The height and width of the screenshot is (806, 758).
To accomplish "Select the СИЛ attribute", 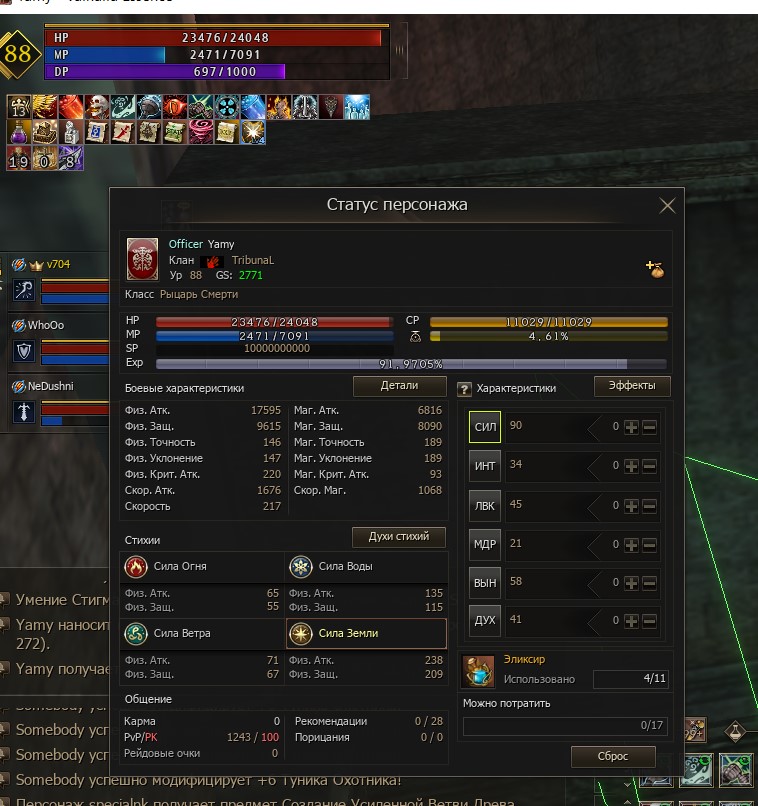I will coord(485,427).
